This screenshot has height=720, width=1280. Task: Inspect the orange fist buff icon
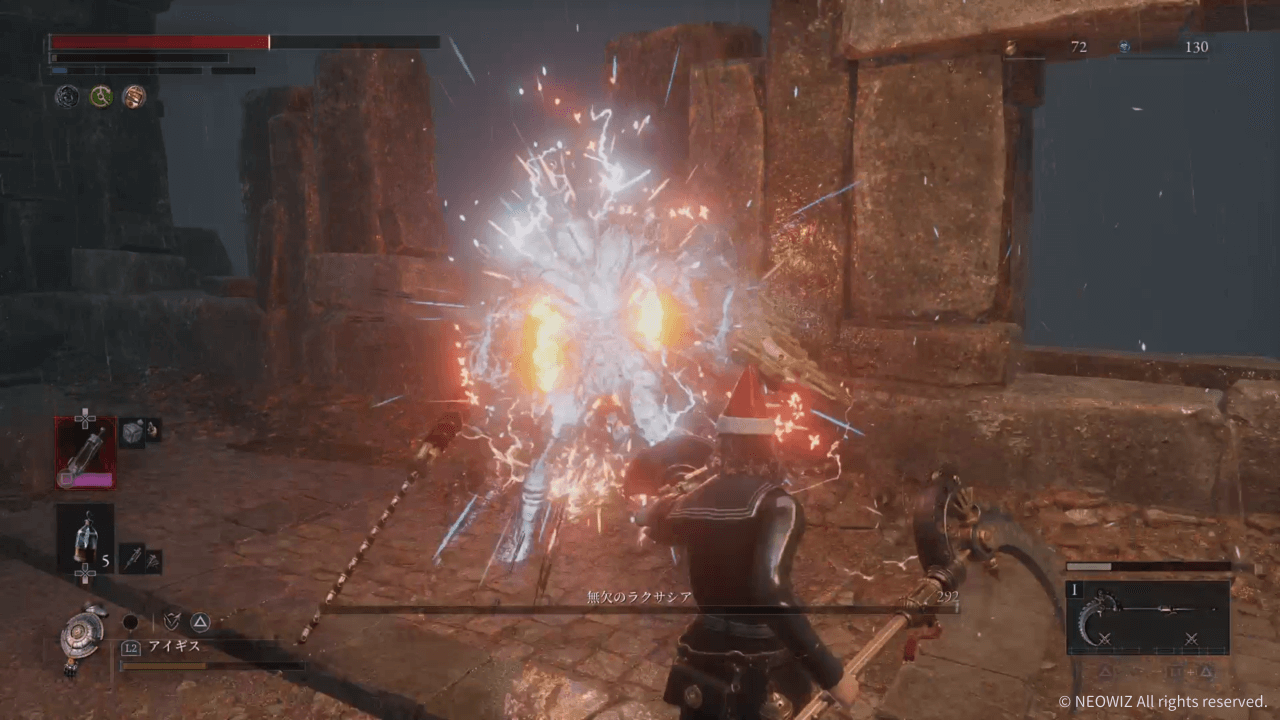[x=133, y=97]
